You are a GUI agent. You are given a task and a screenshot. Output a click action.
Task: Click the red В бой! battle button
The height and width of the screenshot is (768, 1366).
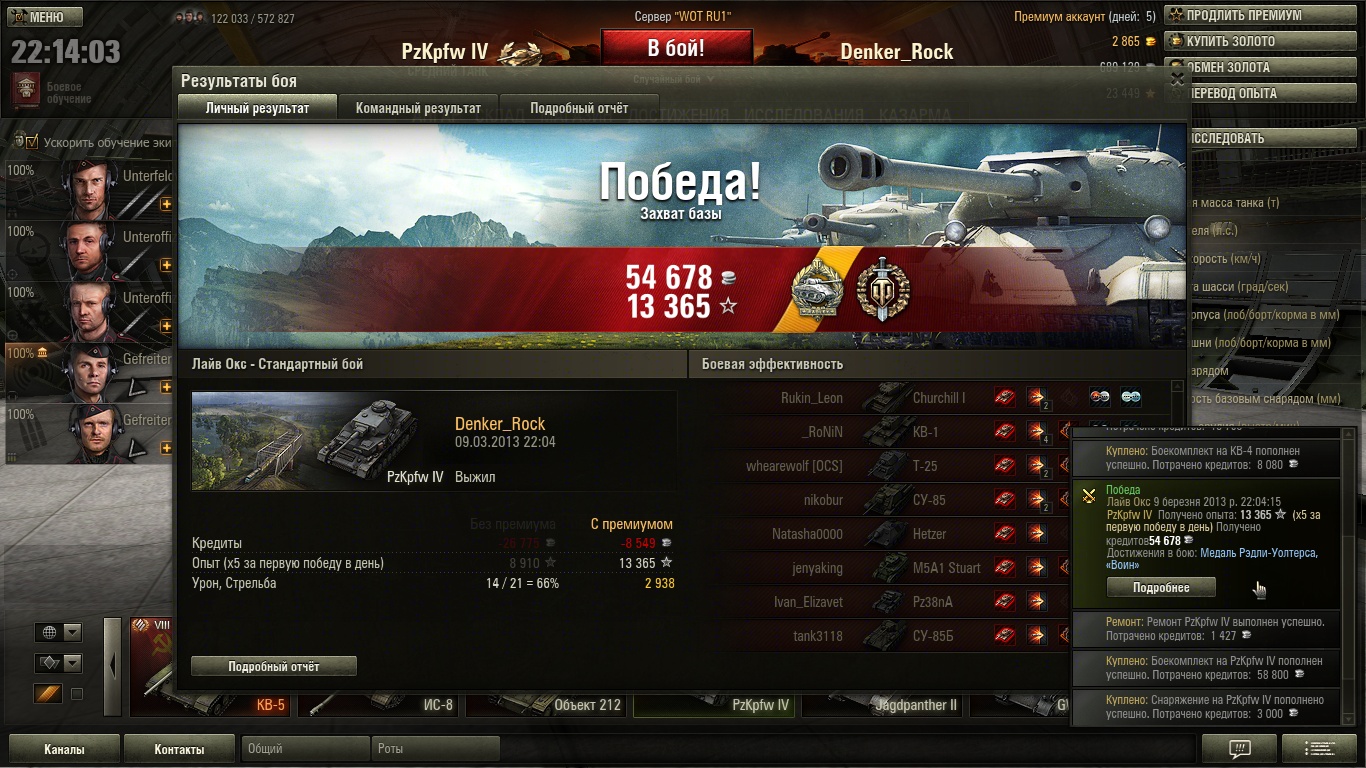click(676, 48)
